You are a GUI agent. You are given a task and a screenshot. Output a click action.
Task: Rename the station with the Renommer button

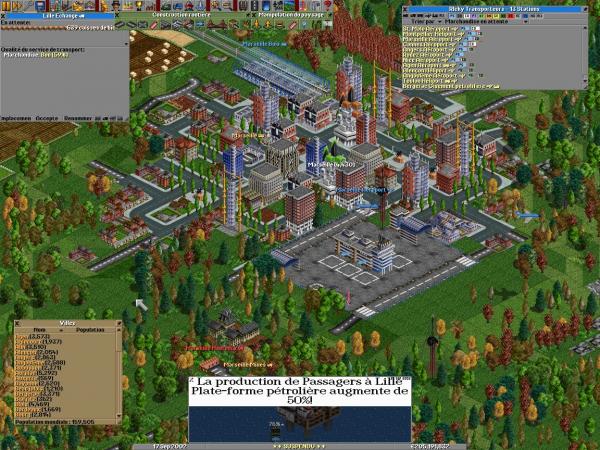click(x=77, y=117)
